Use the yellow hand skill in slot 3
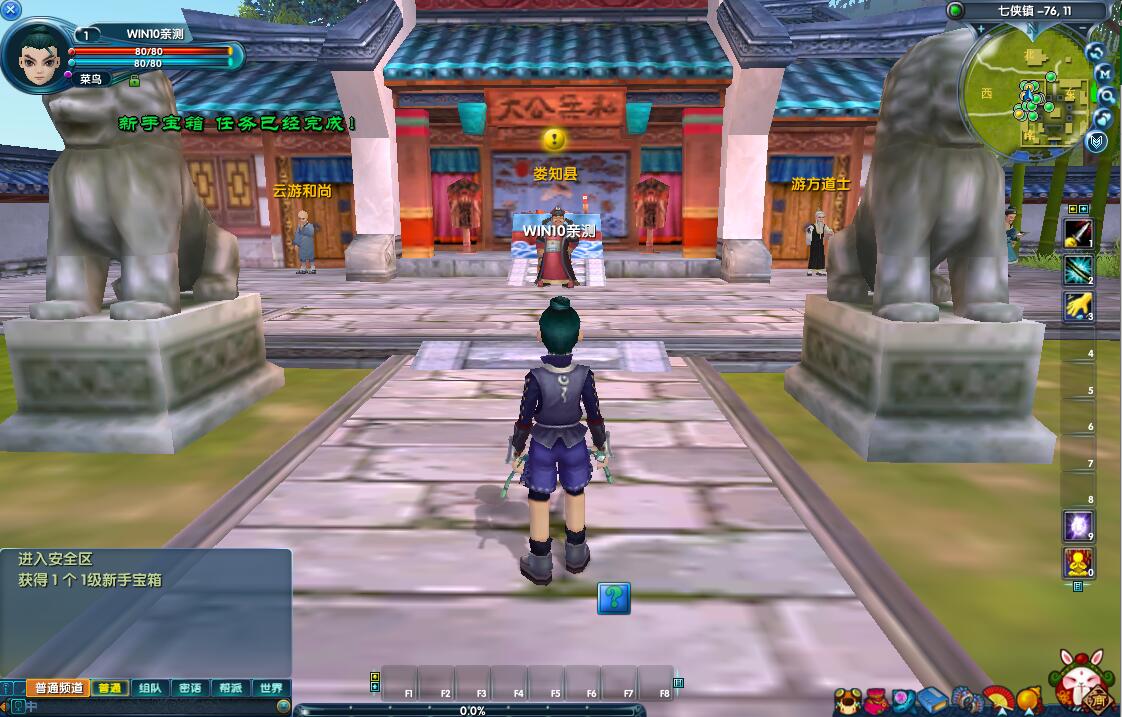Image resolution: width=1122 pixels, height=717 pixels. click(x=1077, y=306)
